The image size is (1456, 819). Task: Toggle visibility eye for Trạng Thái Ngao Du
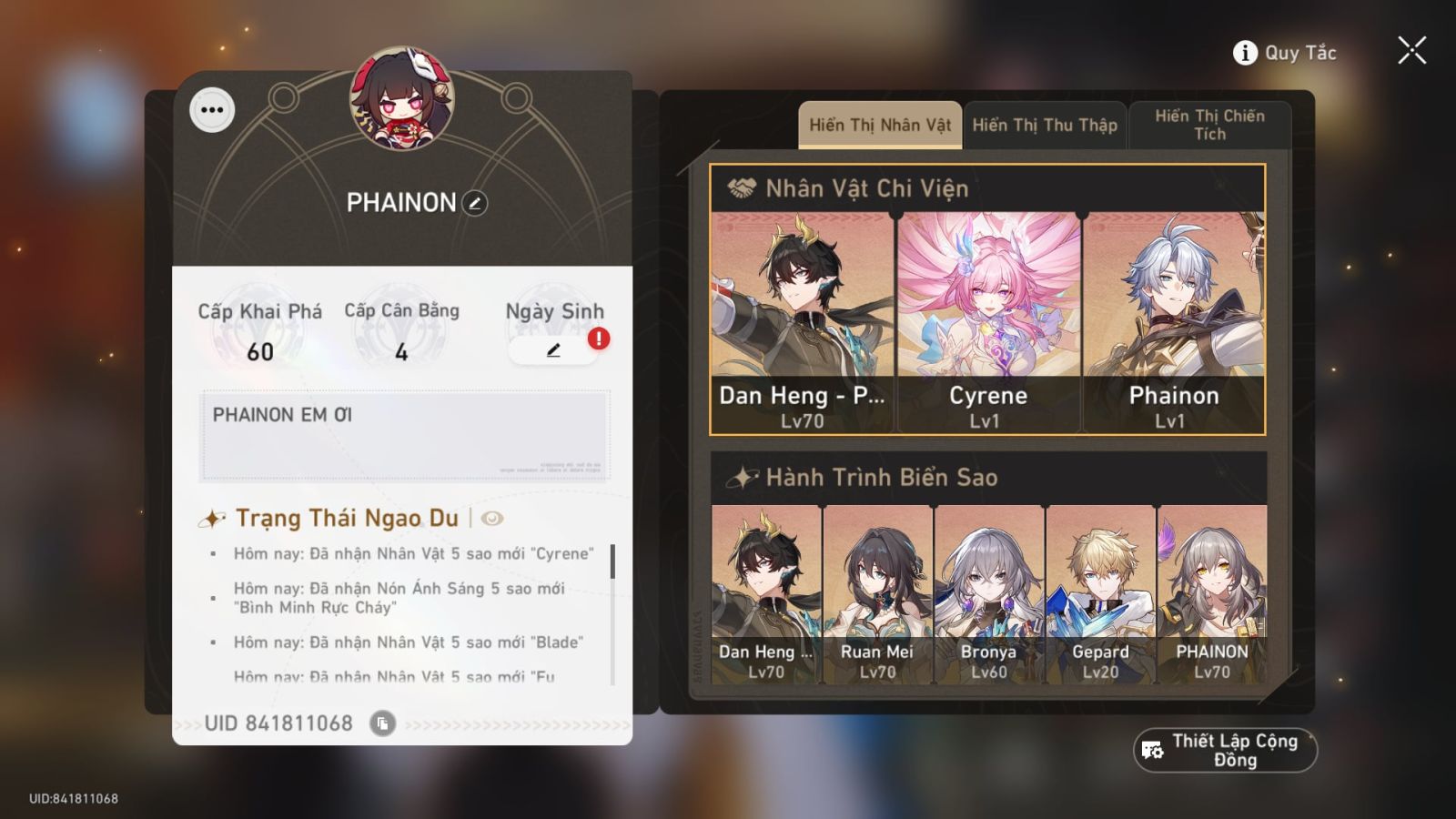[x=490, y=520]
